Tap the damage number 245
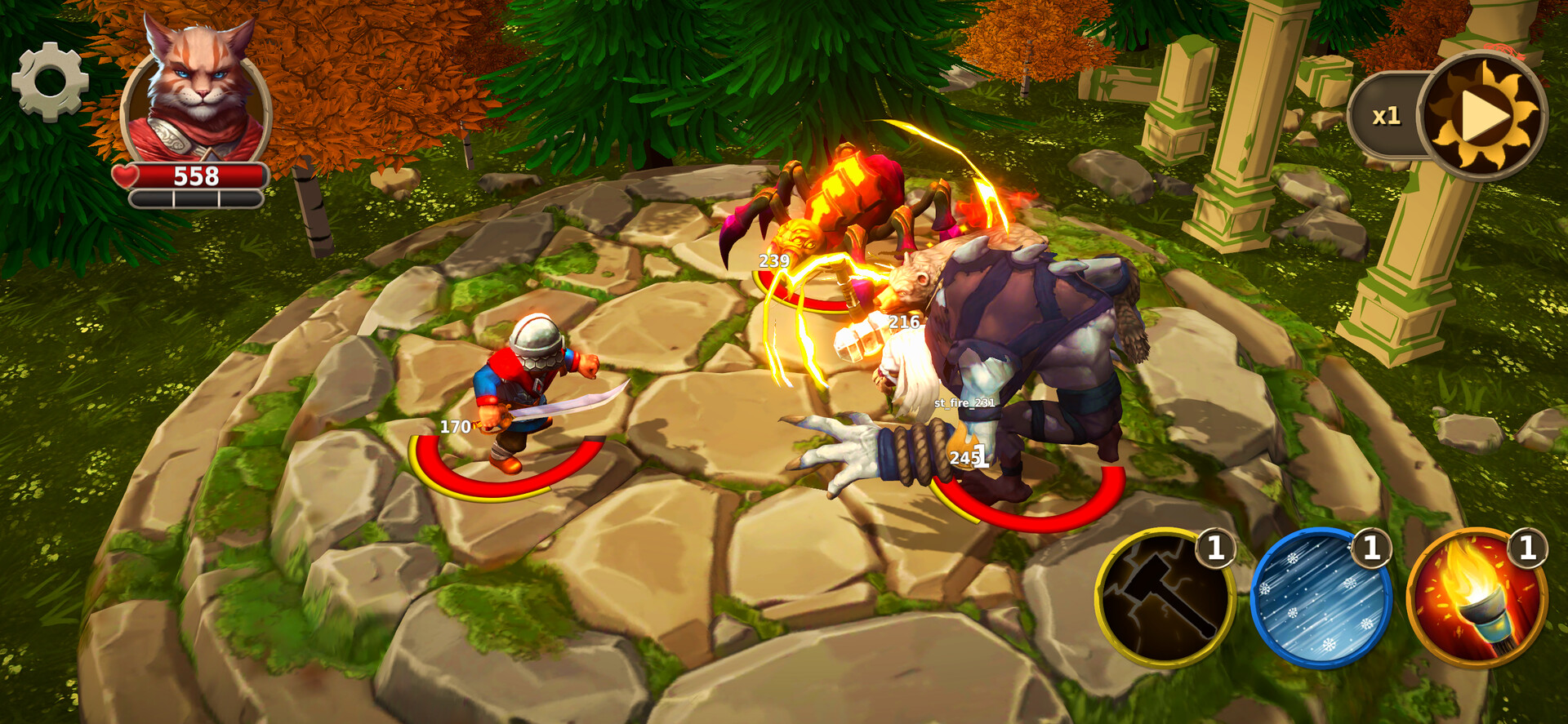The width and height of the screenshot is (1568, 724). pos(964,459)
